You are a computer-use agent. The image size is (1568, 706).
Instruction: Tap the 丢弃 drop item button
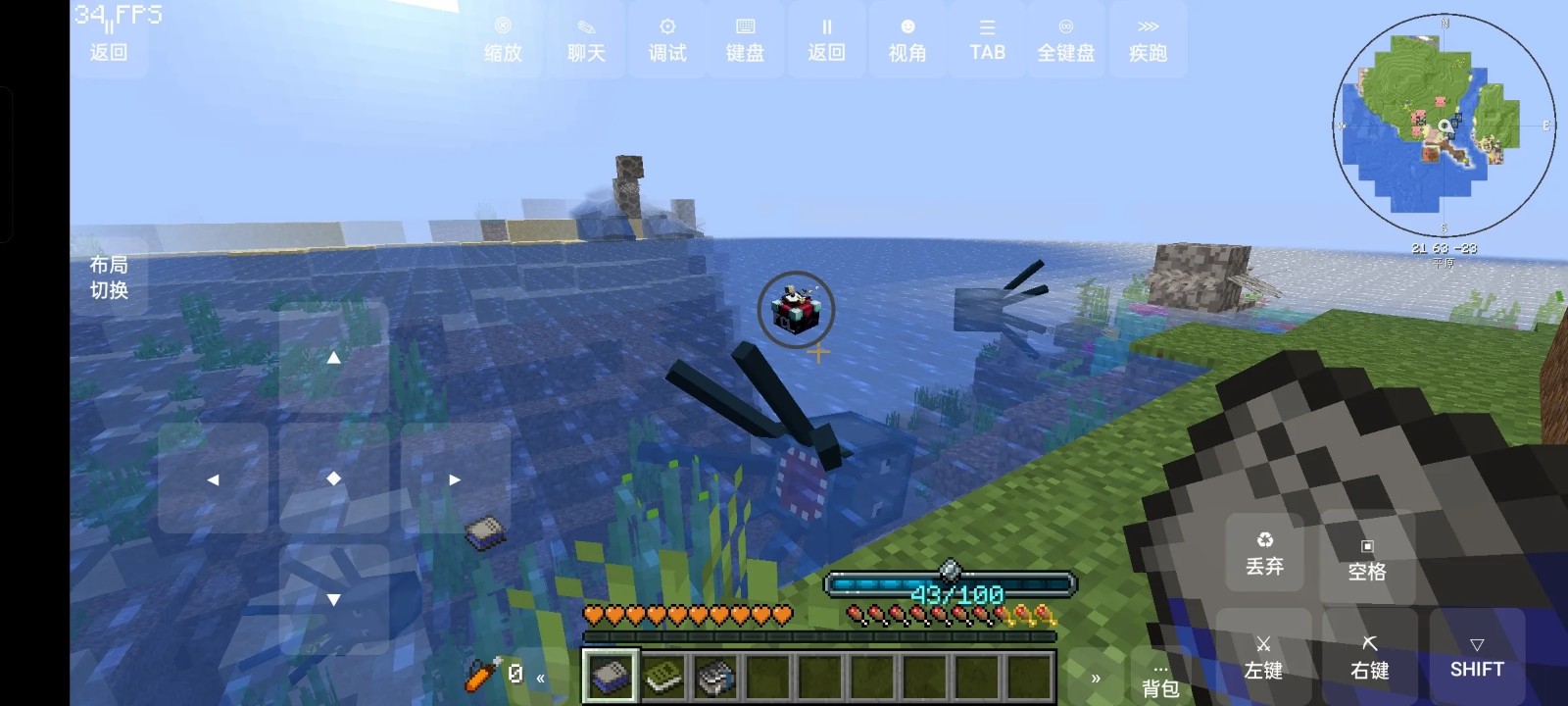pos(1264,555)
